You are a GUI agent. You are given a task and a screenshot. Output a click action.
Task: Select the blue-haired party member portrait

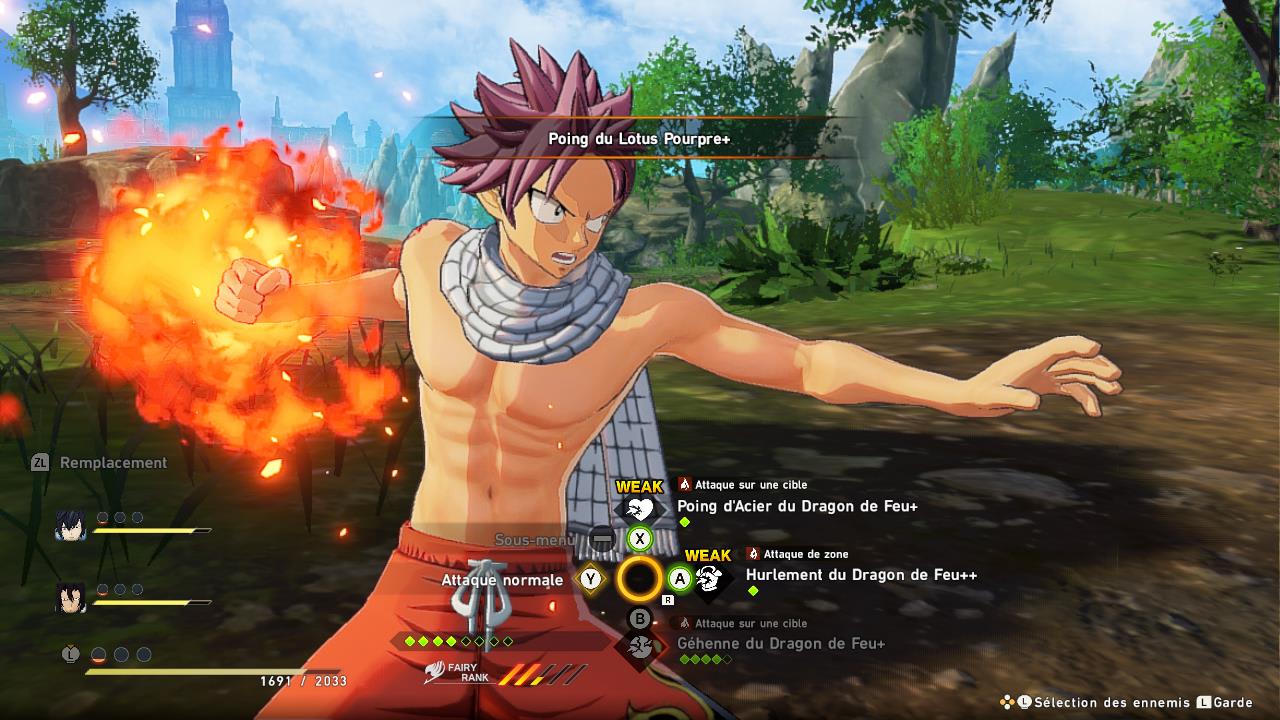tap(70, 525)
